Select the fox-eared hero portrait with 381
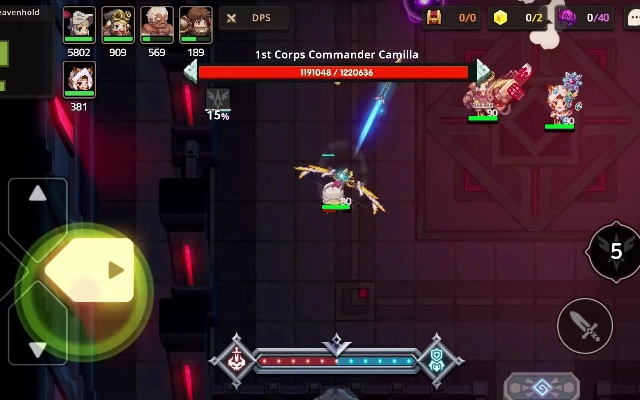640x400 pixels. click(x=79, y=79)
